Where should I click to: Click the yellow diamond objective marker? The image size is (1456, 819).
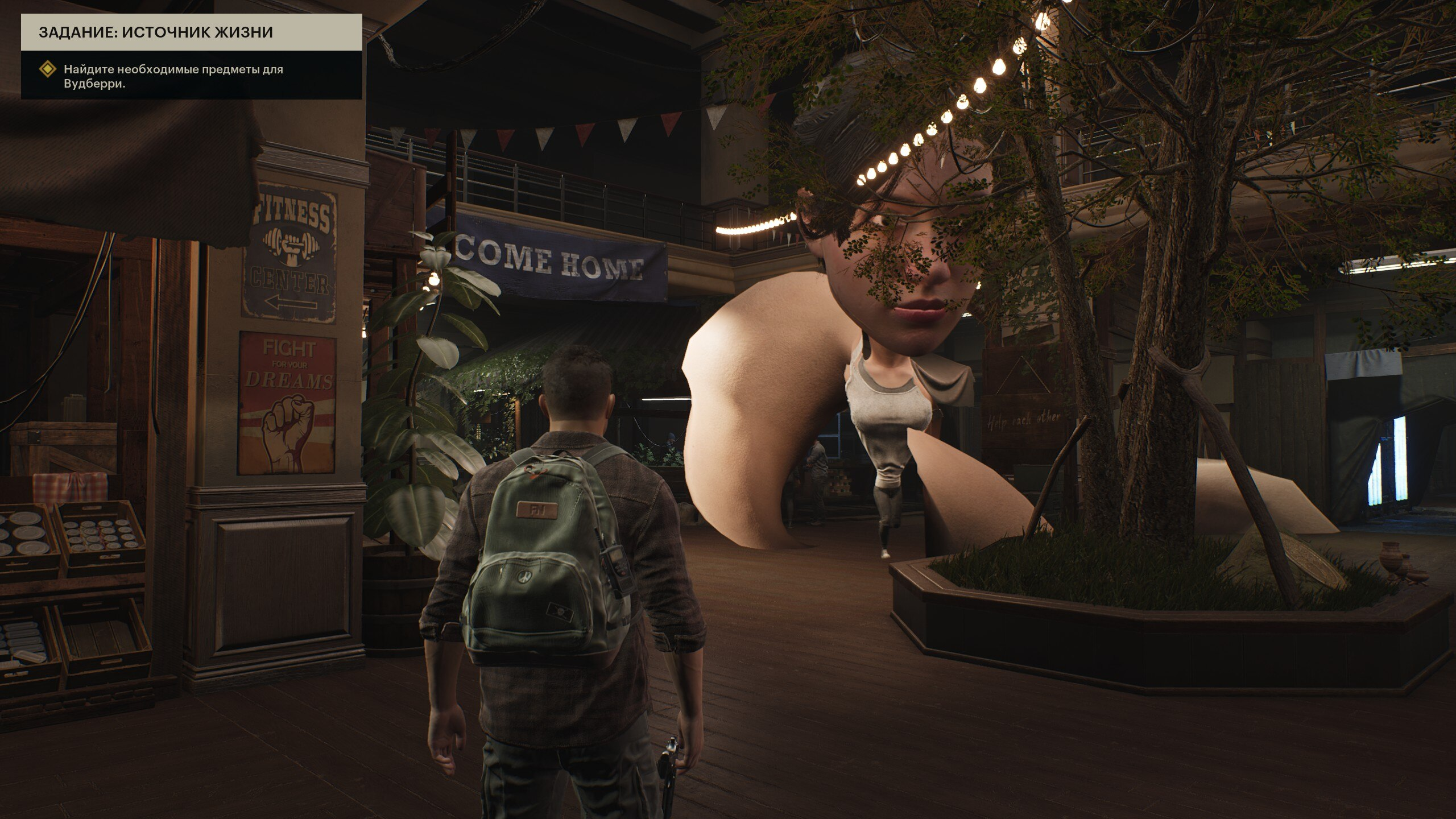48,70
